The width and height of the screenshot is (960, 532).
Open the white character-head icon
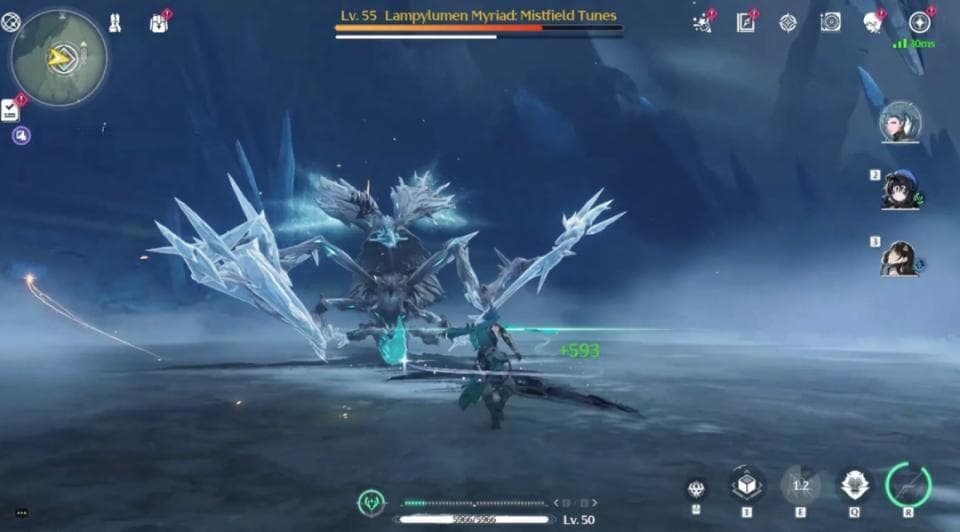[872, 22]
